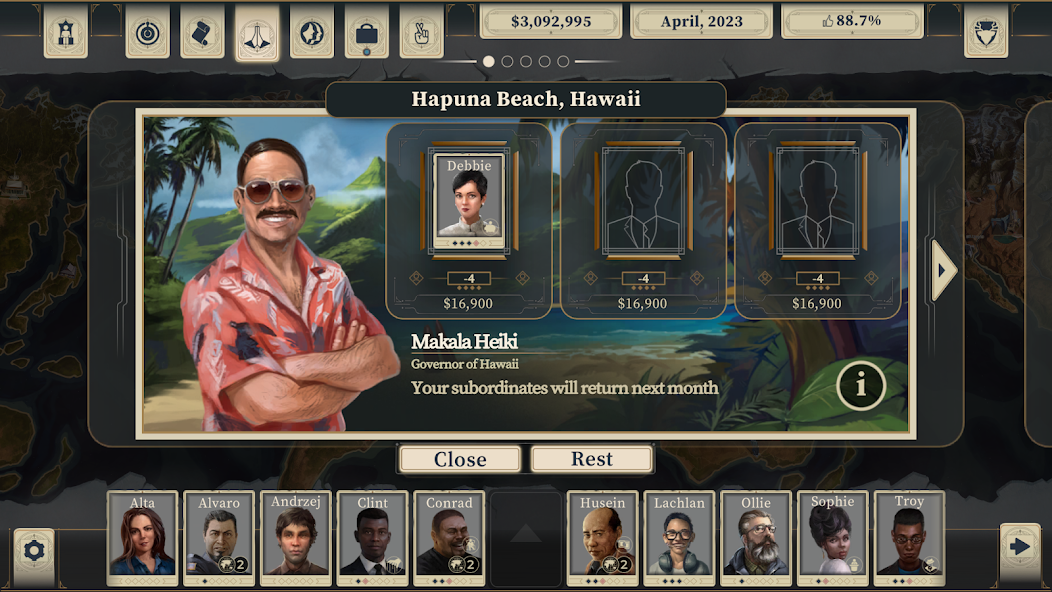Pick Husein's character card
The height and width of the screenshot is (592, 1052).
click(602, 538)
